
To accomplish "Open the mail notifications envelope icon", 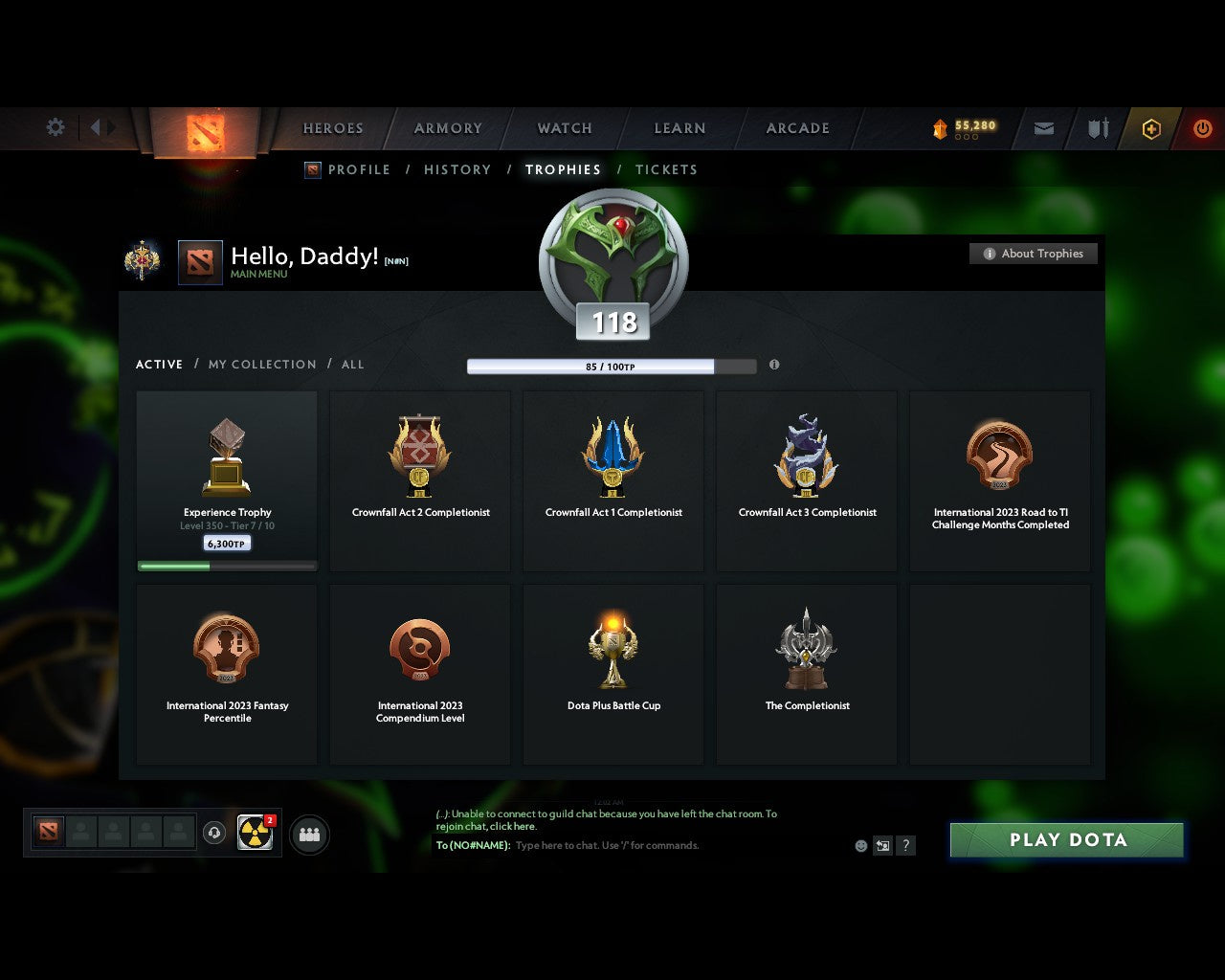I will coord(1043,128).
